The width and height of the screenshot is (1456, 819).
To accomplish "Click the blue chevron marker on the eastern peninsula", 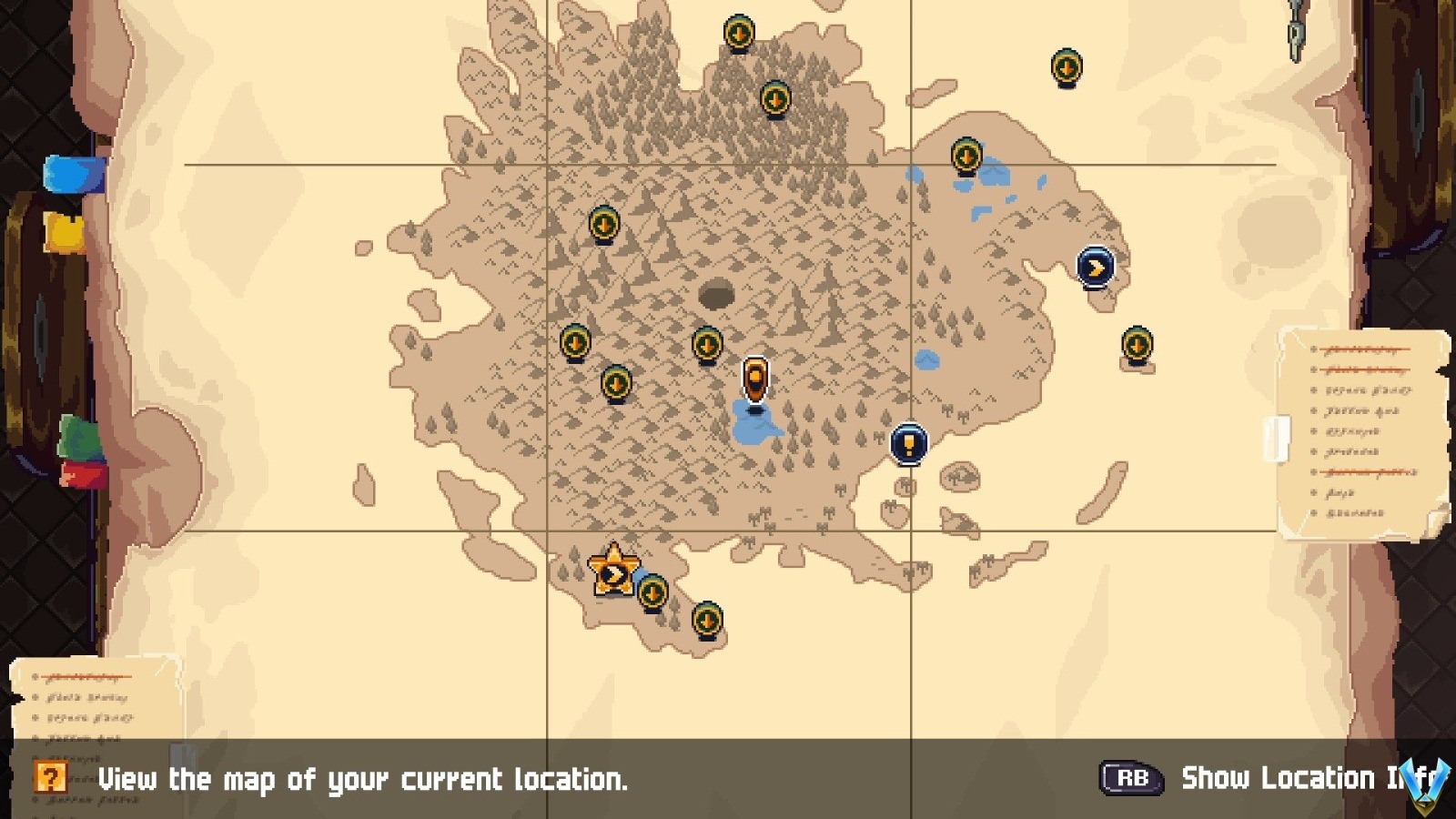I will (1096, 267).
